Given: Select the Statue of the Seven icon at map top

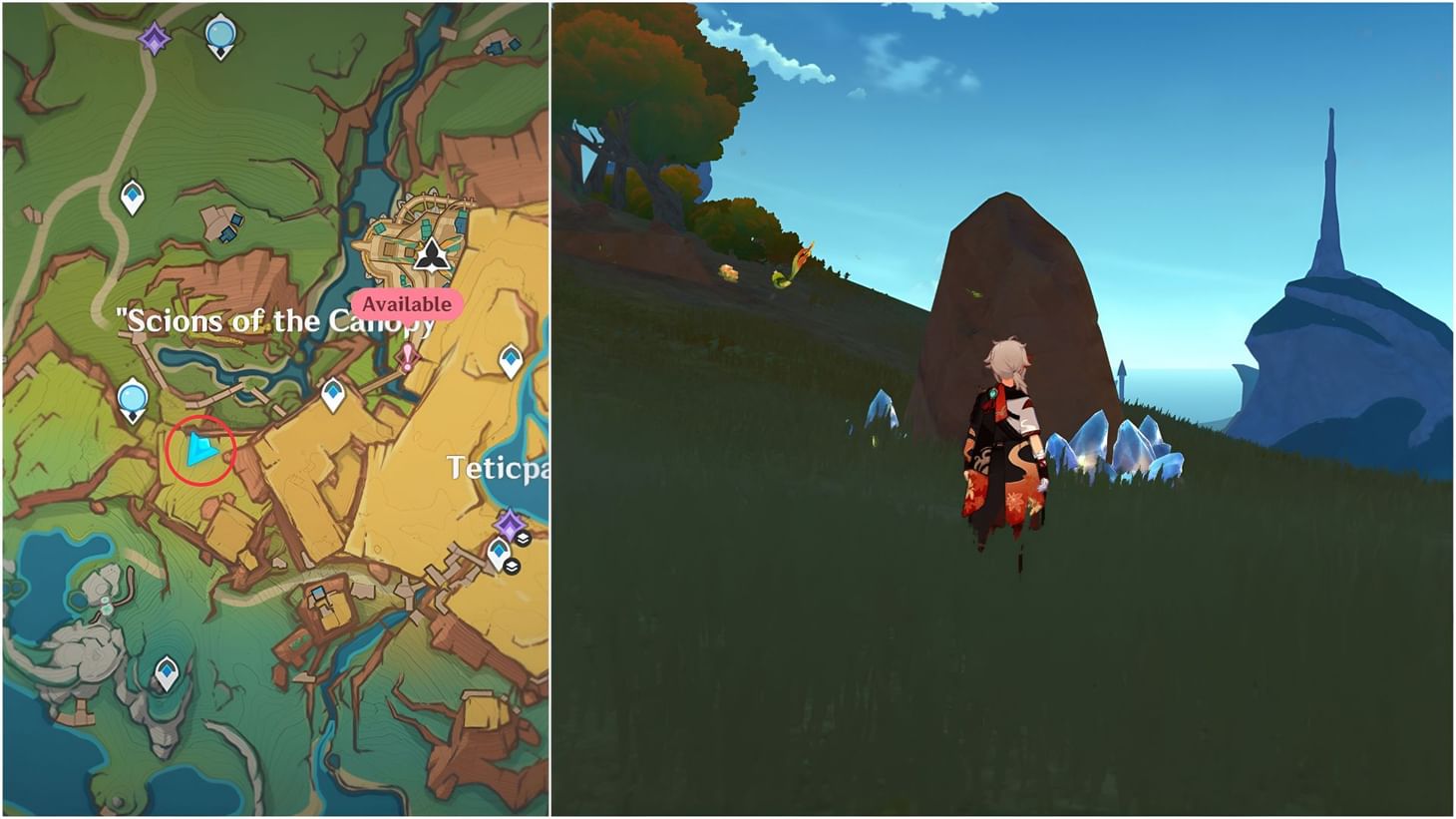Looking at the screenshot, I should tap(152, 37).
